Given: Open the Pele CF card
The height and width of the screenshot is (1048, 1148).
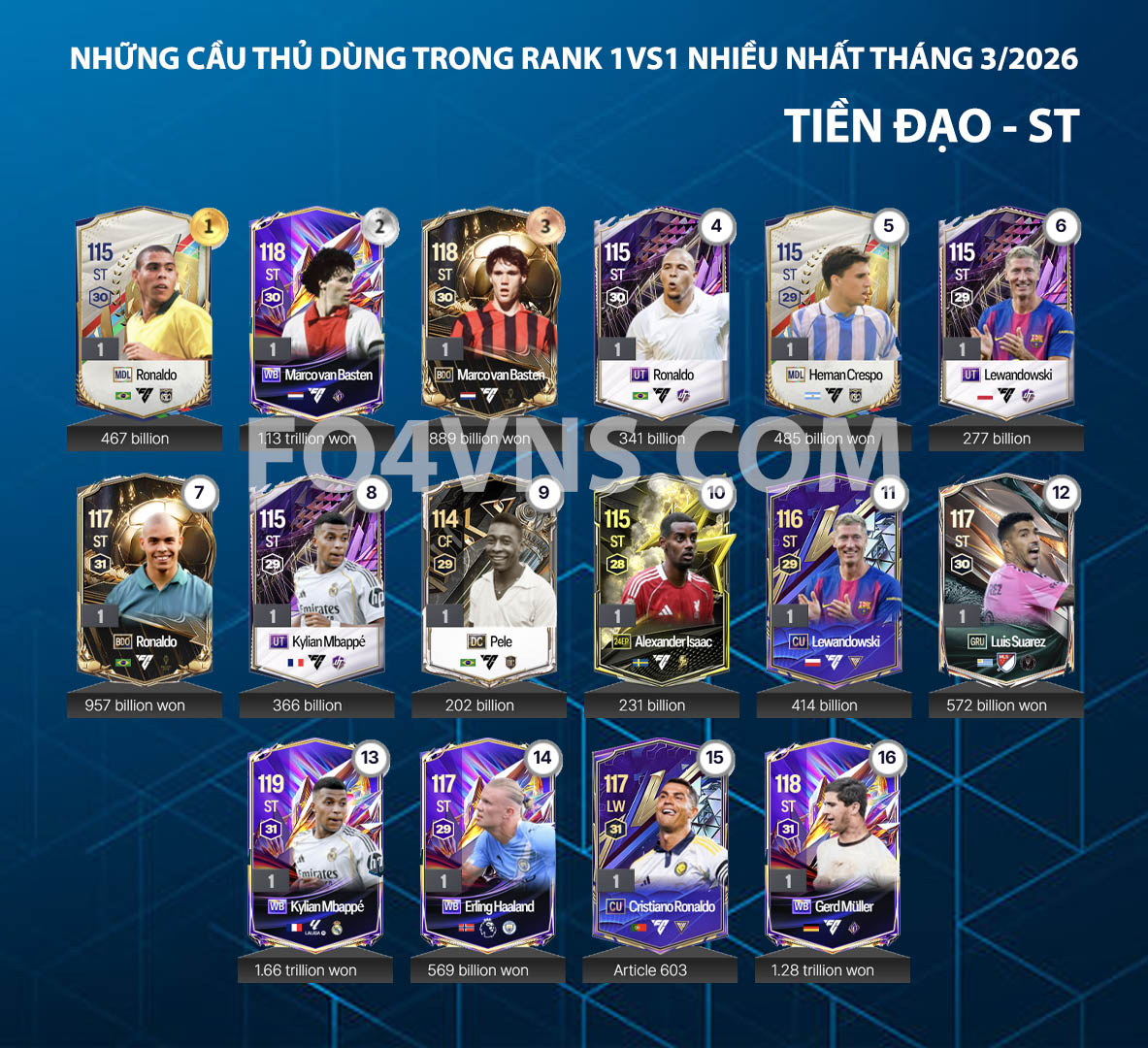Looking at the screenshot, I should pyautogui.click(x=489, y=577).
